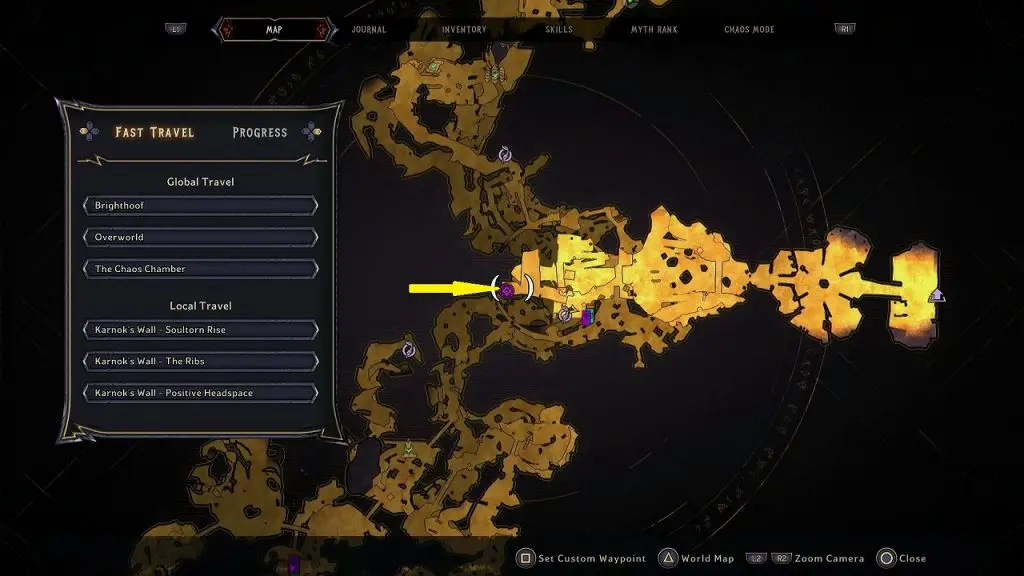Show the Myth Rank tab
Viewport: 1024px width, 576px height.
(x=654, y=30)
